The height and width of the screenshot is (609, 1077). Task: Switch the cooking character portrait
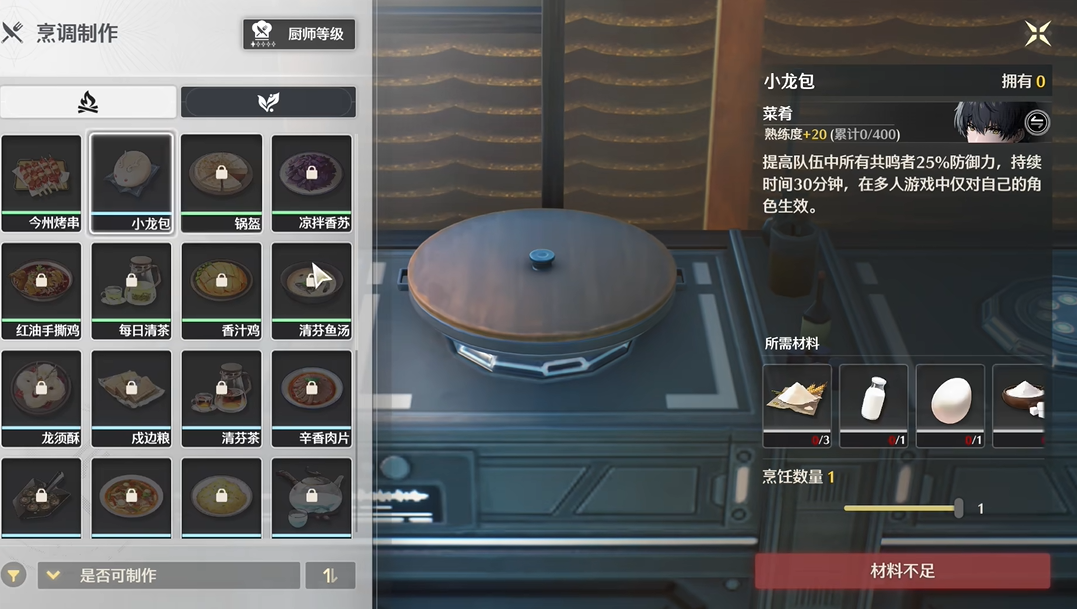(1037, 122)
